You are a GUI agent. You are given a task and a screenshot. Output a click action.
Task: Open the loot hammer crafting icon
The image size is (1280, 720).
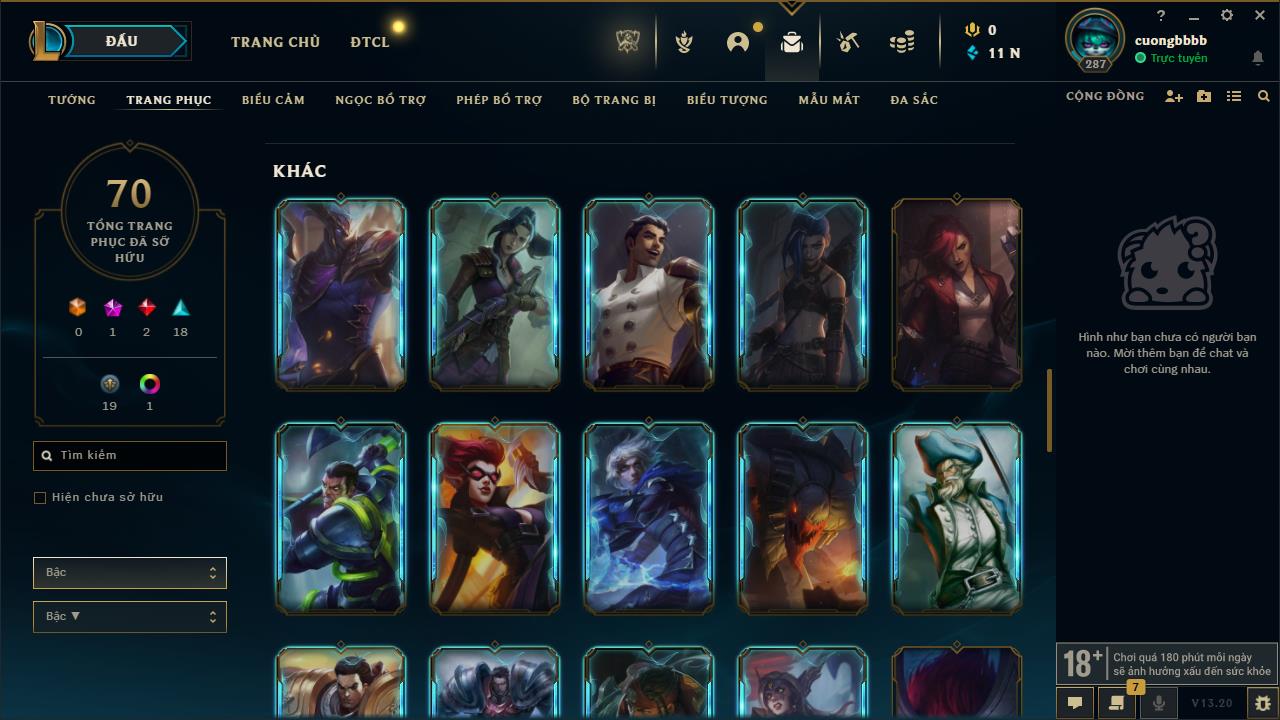click(x=848, y=42)
